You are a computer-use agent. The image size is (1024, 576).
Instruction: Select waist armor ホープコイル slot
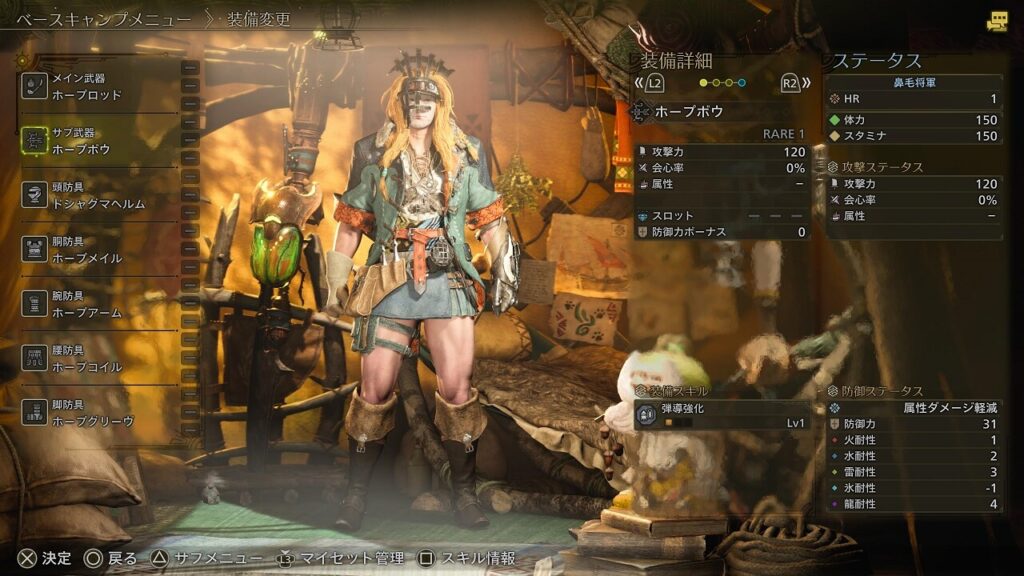tap(100, 359)
